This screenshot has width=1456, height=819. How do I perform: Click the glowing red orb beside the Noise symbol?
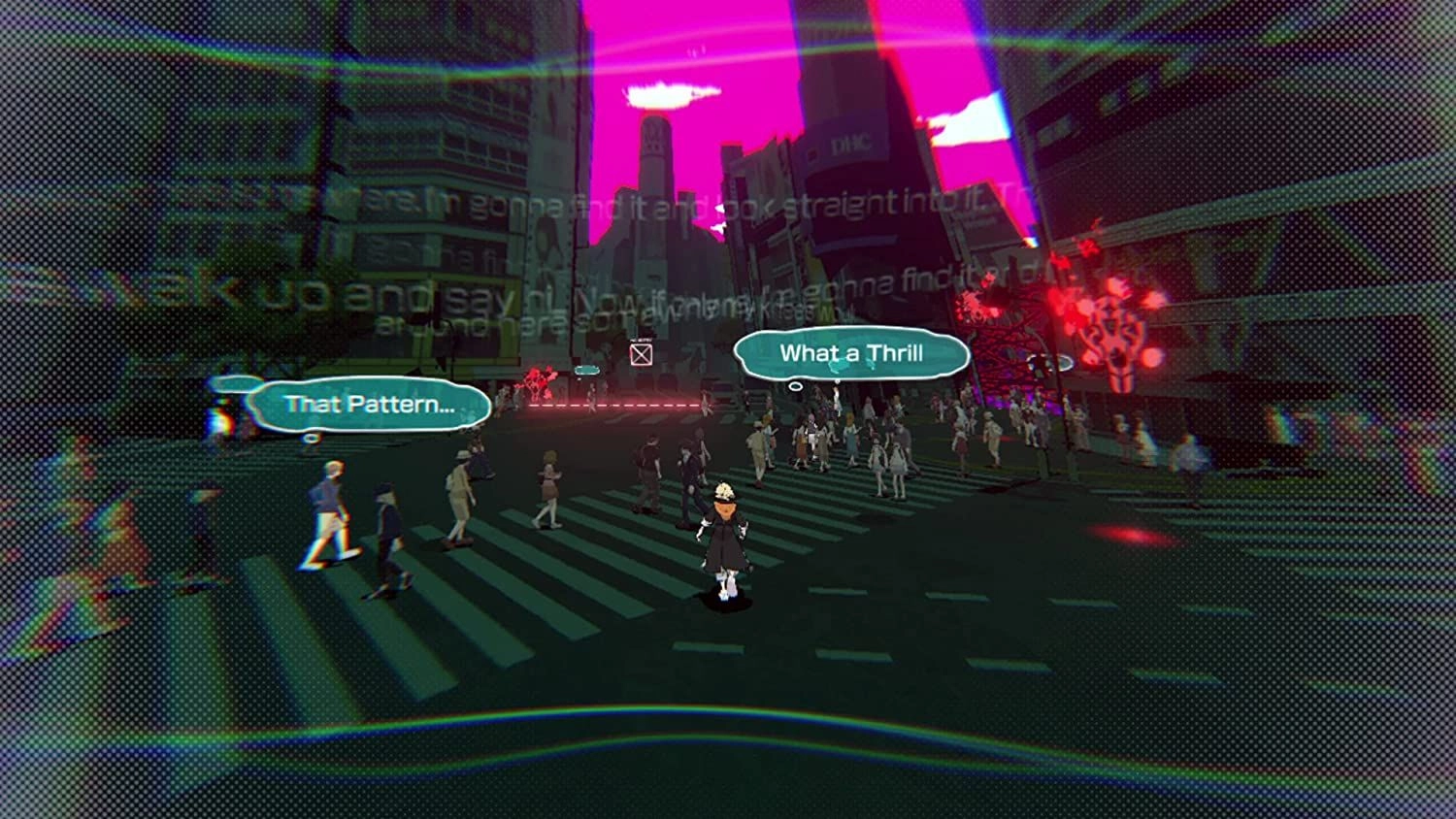point(1152,357)
